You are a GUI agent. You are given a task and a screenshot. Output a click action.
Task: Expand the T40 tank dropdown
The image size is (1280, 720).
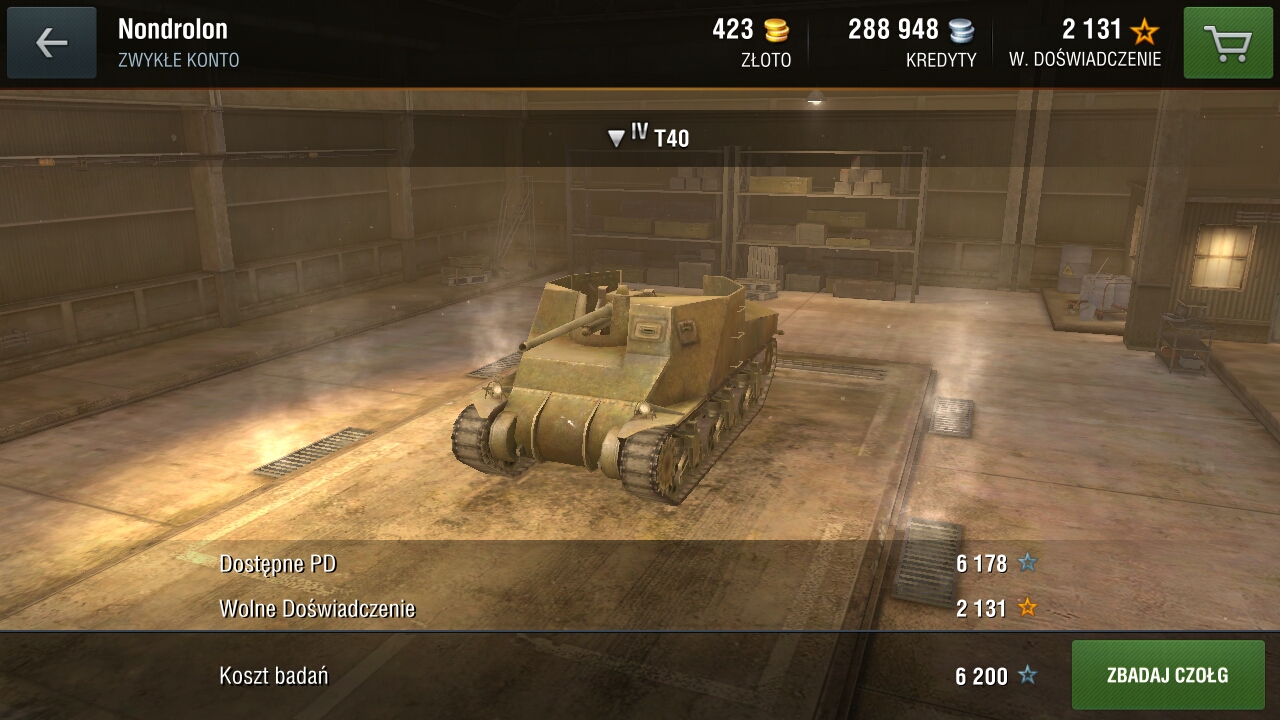pos(649,137)
